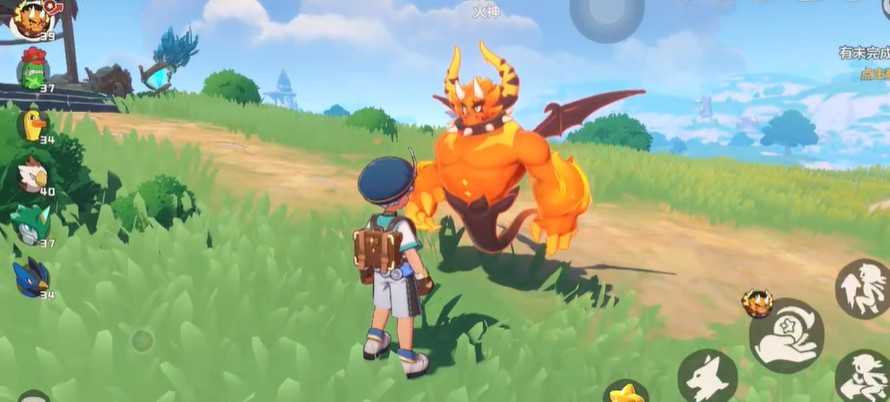The image size is (890, 402).
Task: Tap the small demon portrait above throw button
Action: click(757, 302)
